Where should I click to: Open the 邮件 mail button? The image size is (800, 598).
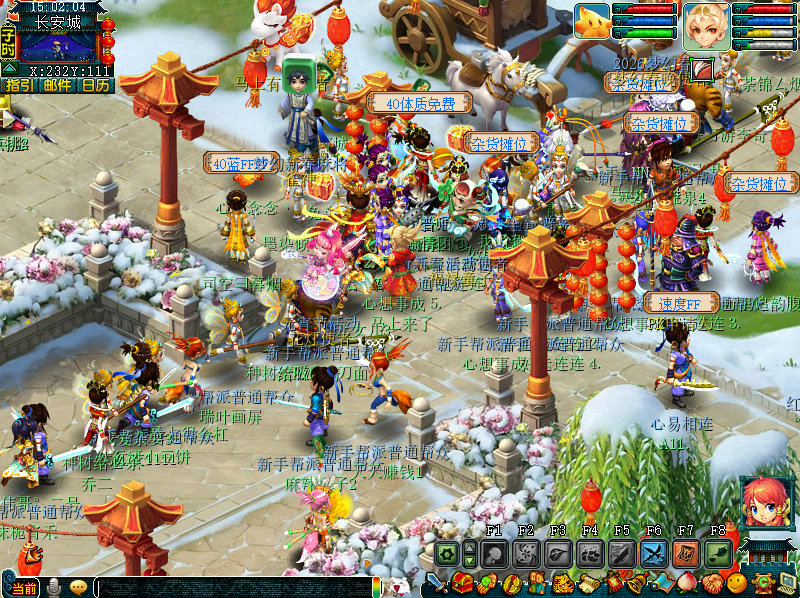coord(57,85)
